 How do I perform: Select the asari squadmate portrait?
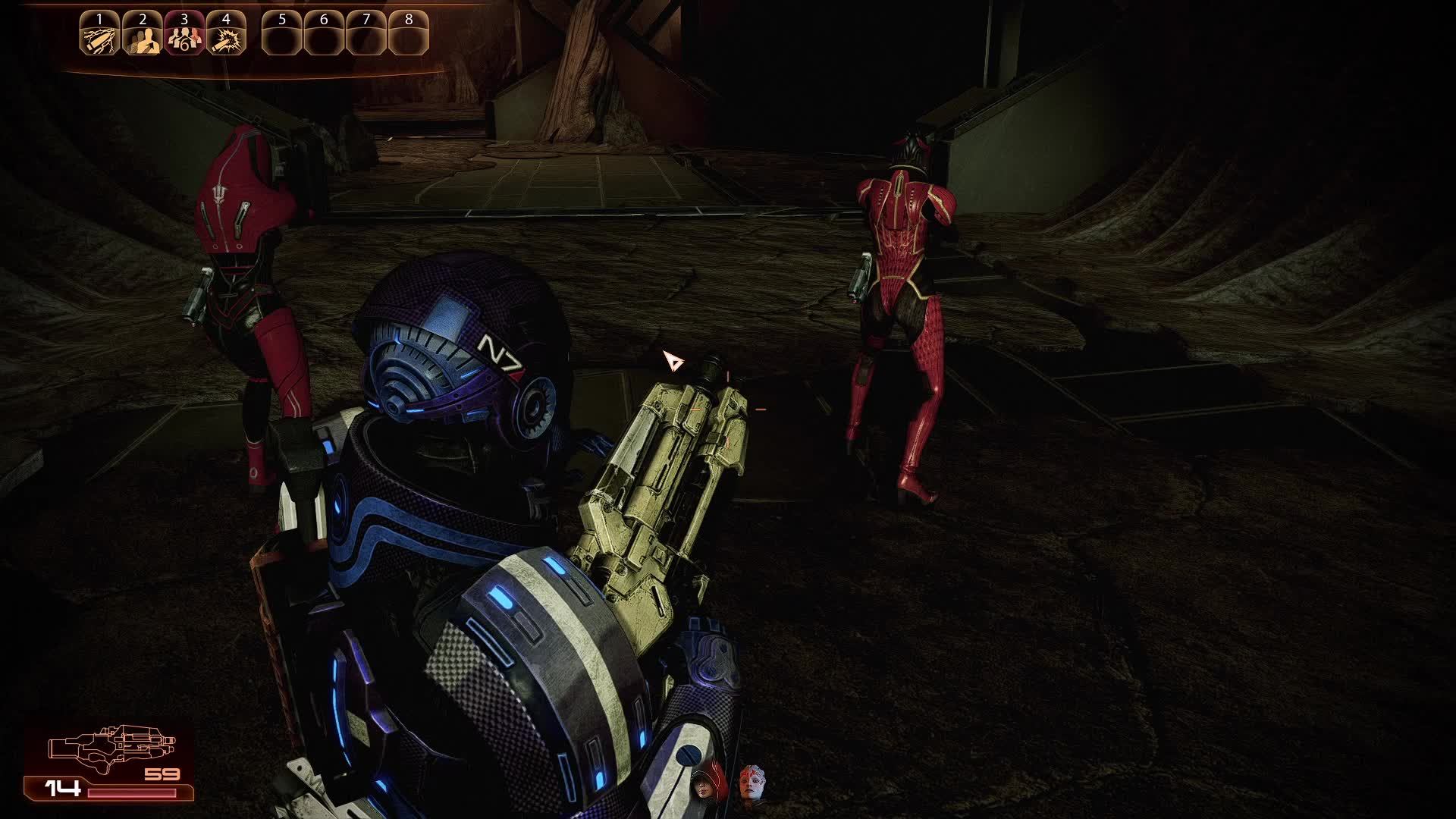click(x=751, y=783)
